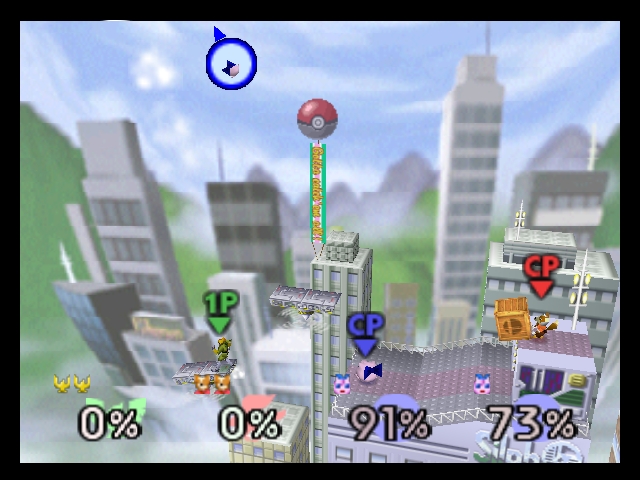
Task: Click the yellow stock icons
Action: 72,383
